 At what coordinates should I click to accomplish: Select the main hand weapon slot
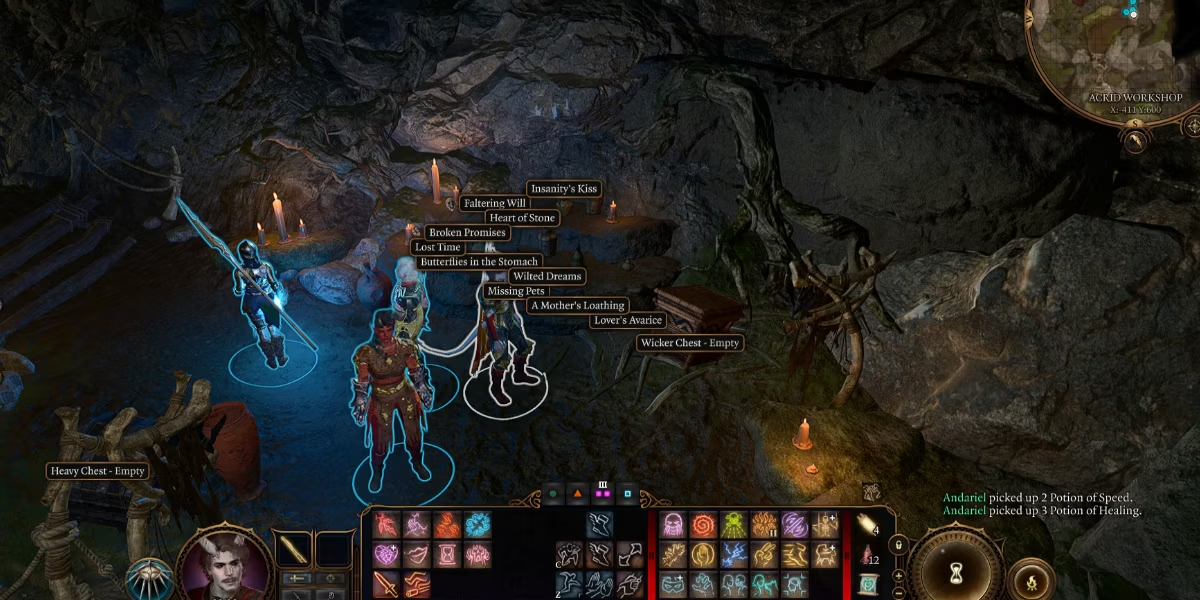point(294,548)
